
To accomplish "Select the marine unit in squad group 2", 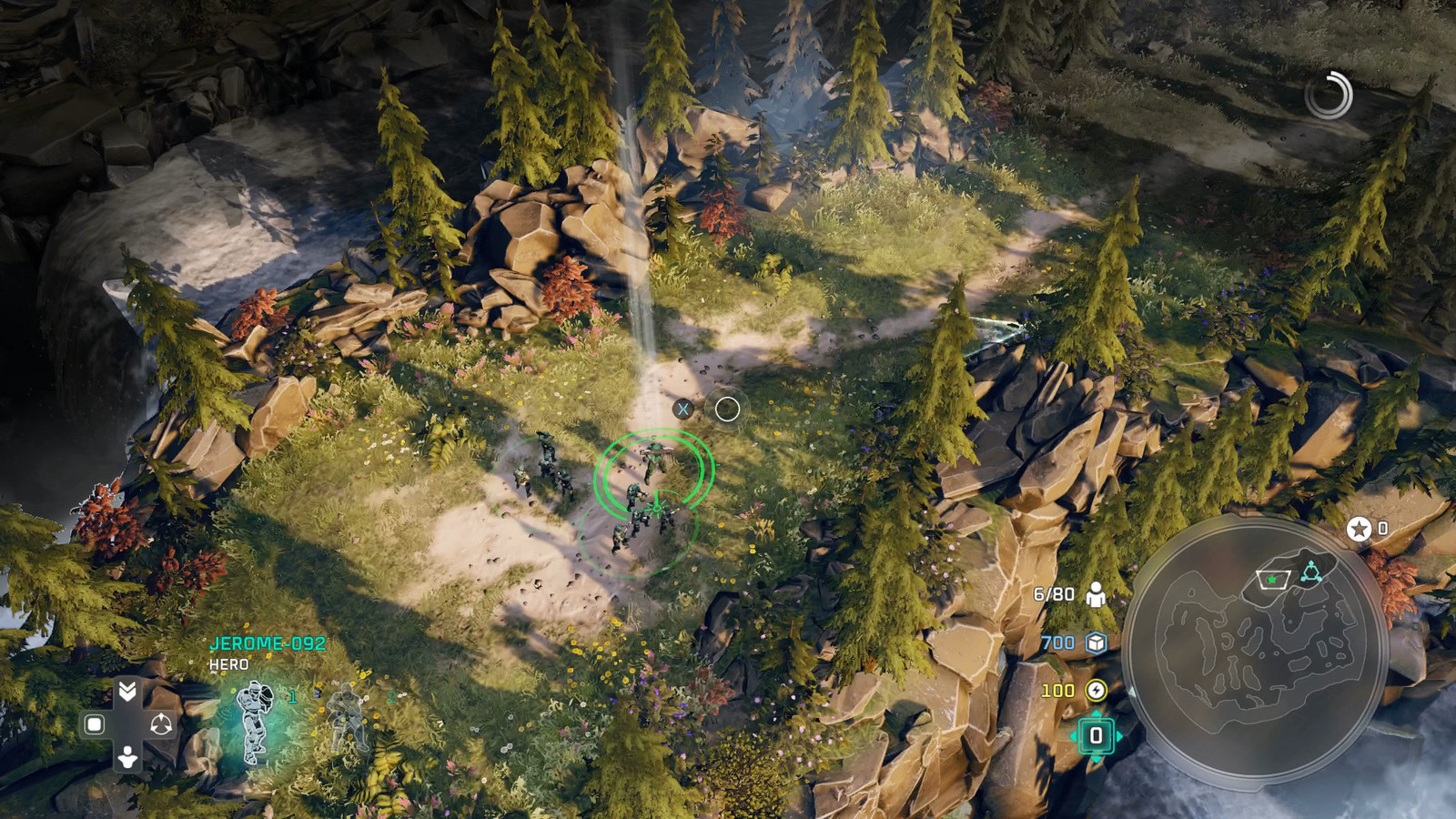I will [x=346, y=717].
